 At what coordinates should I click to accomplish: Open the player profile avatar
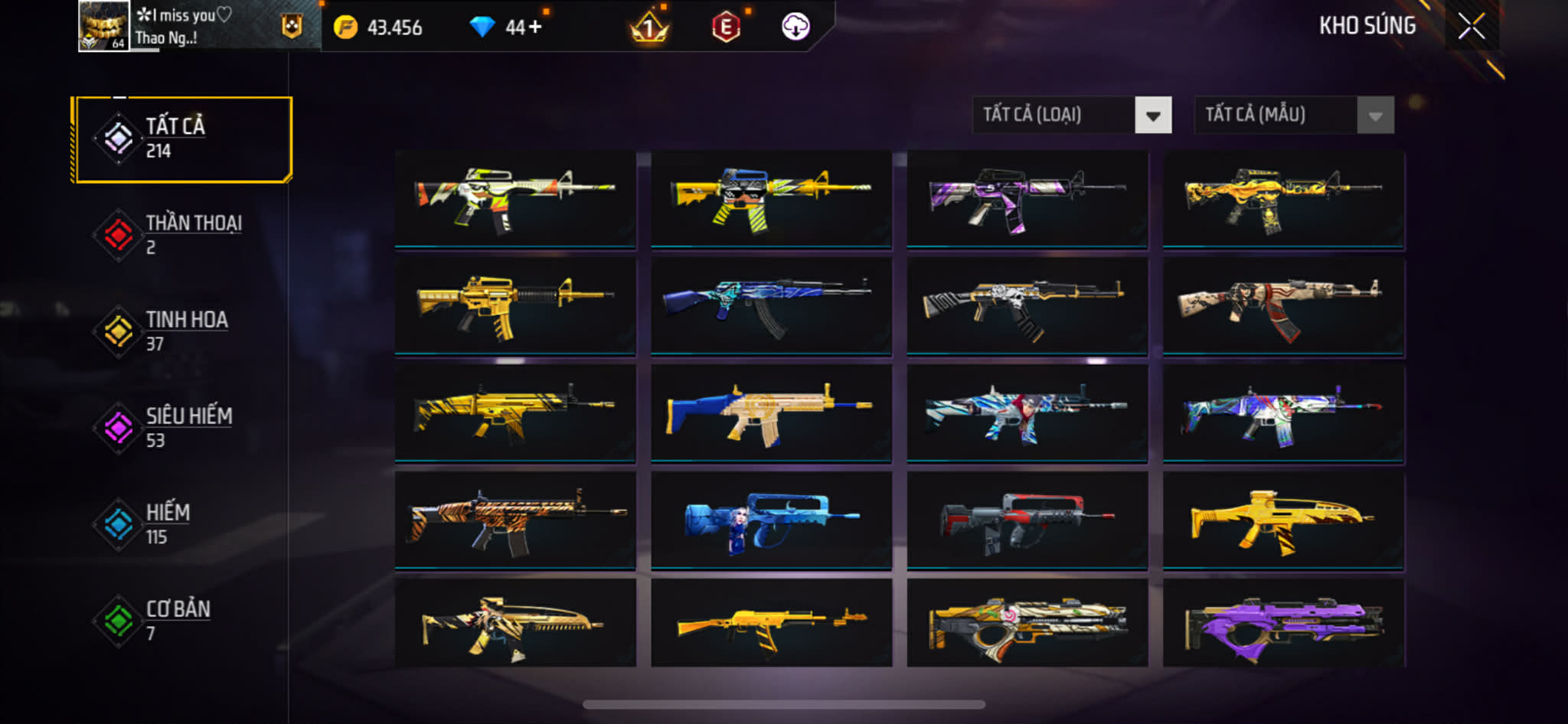103,26
